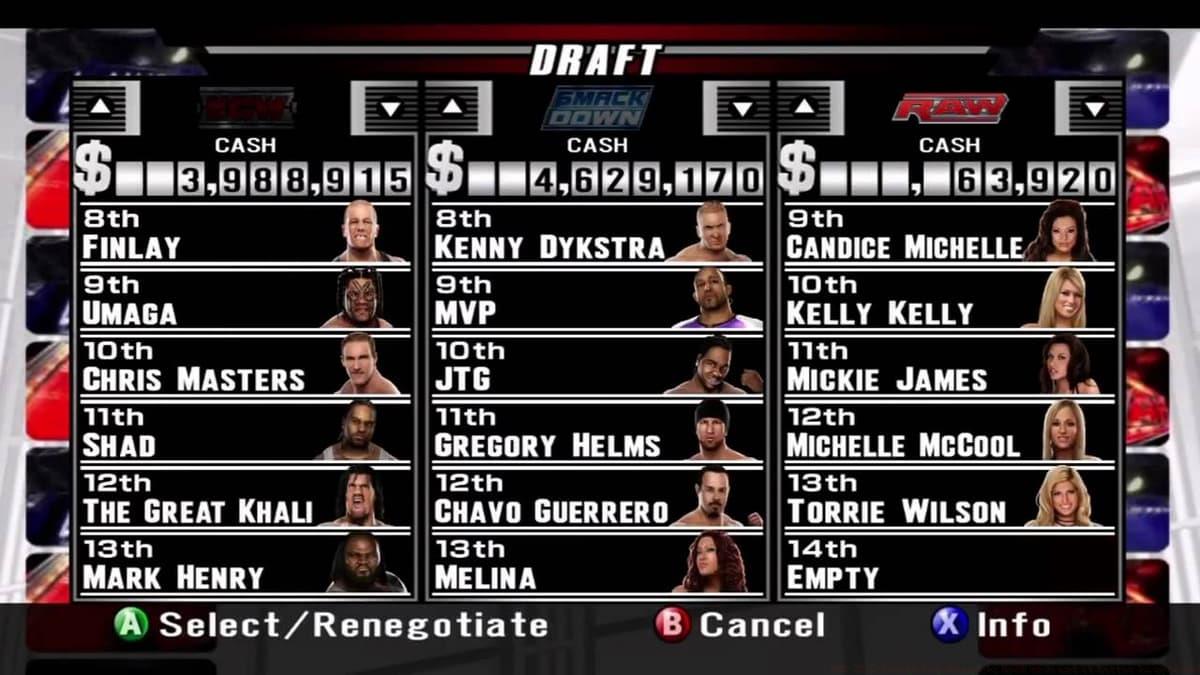Select Gregory Helms entry
The height and width of the screenshot is (675, 1200).
click(x=596, y=431)
